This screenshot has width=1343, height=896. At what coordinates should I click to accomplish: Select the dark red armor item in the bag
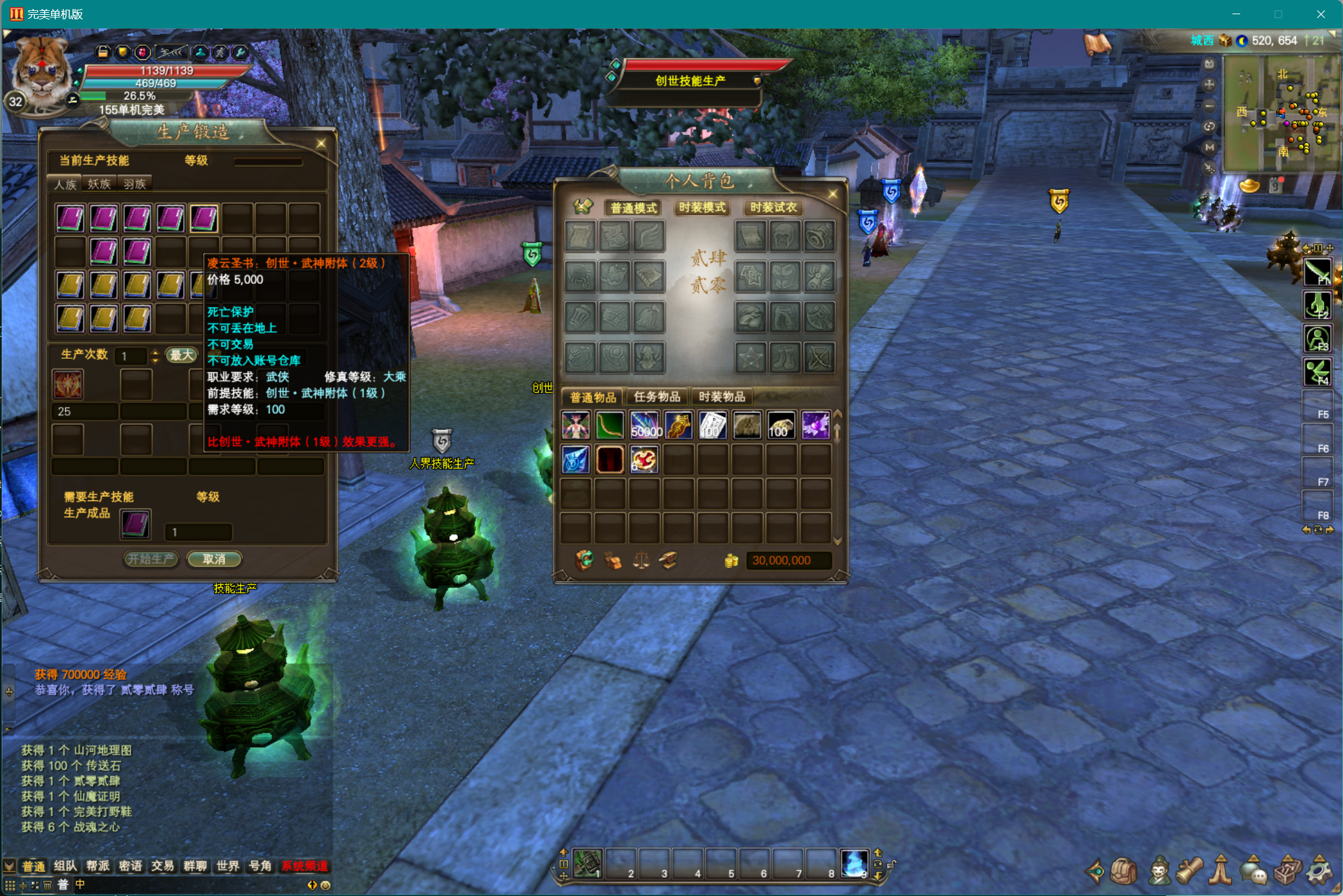click(x=609, y=460)
